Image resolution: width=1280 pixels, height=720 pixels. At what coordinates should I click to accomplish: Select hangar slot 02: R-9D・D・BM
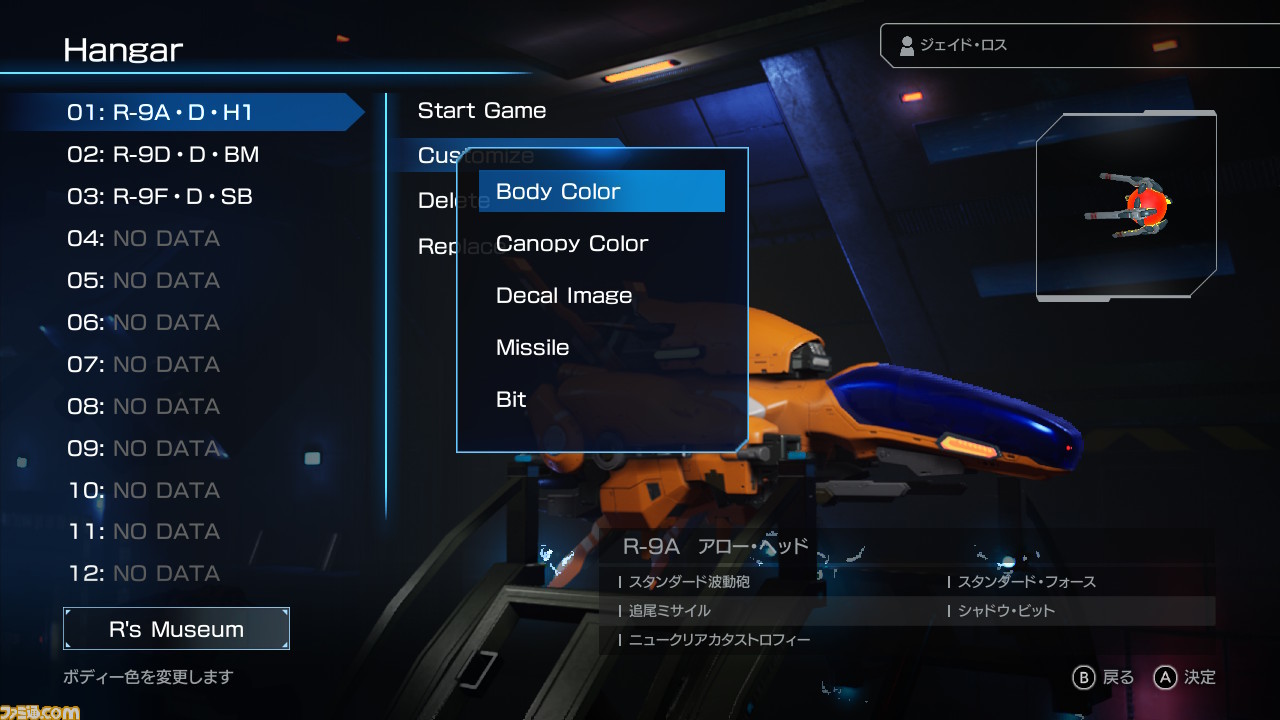click(163, 154)
